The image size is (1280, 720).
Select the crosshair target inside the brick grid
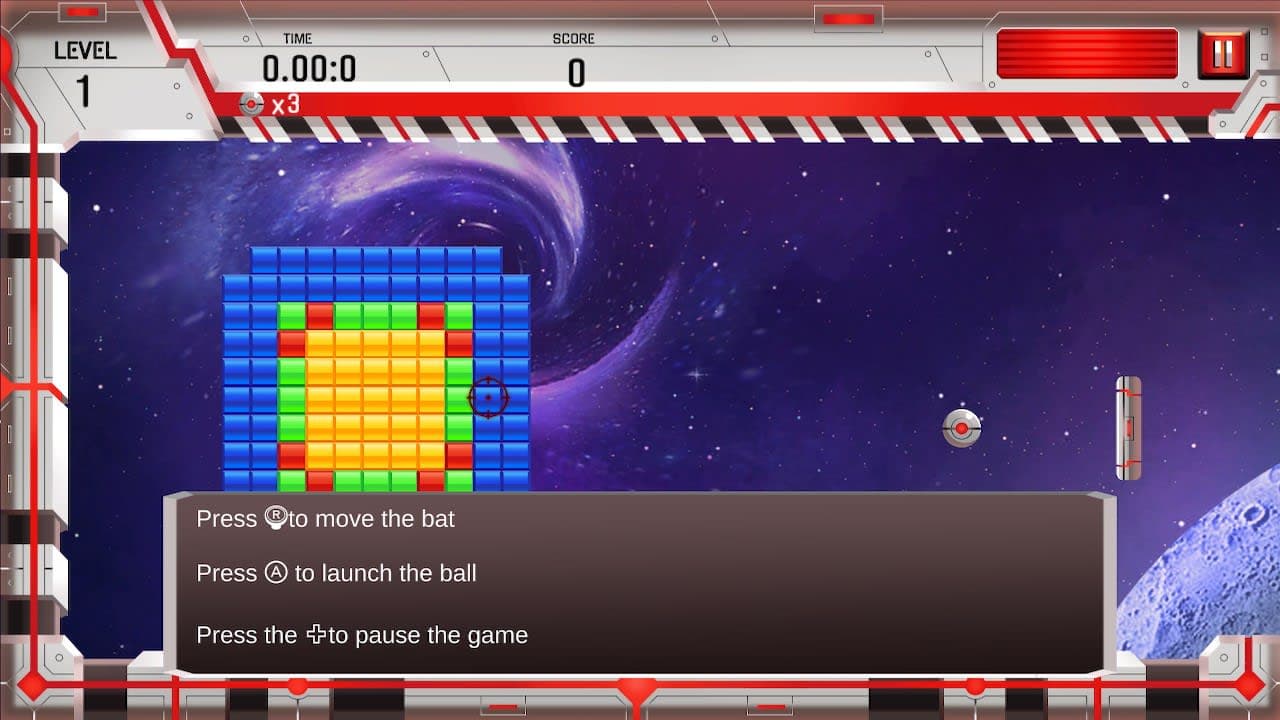(x=489, y=396)
